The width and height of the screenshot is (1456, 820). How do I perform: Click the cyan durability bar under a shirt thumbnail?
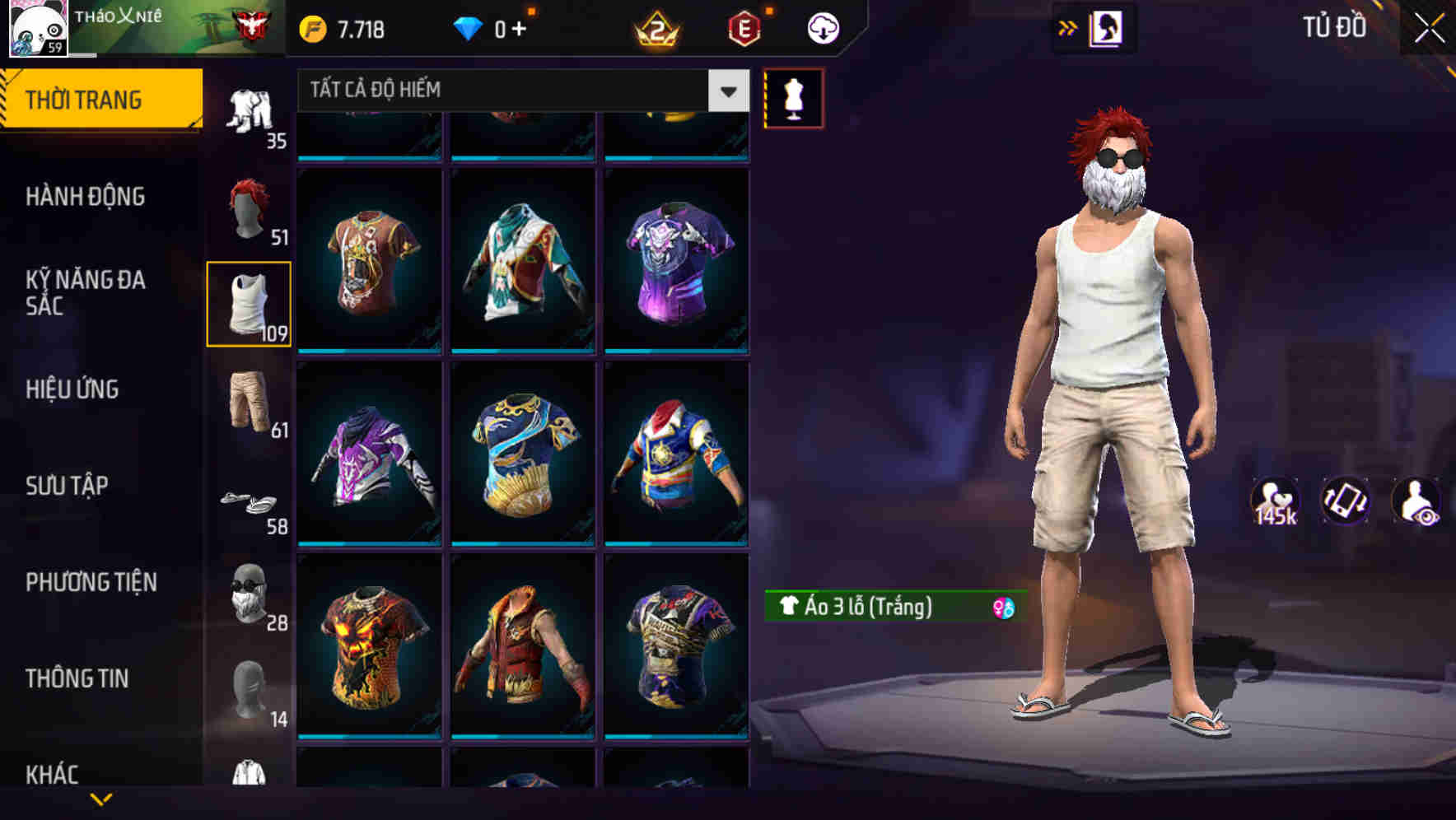tap(369, 350)
